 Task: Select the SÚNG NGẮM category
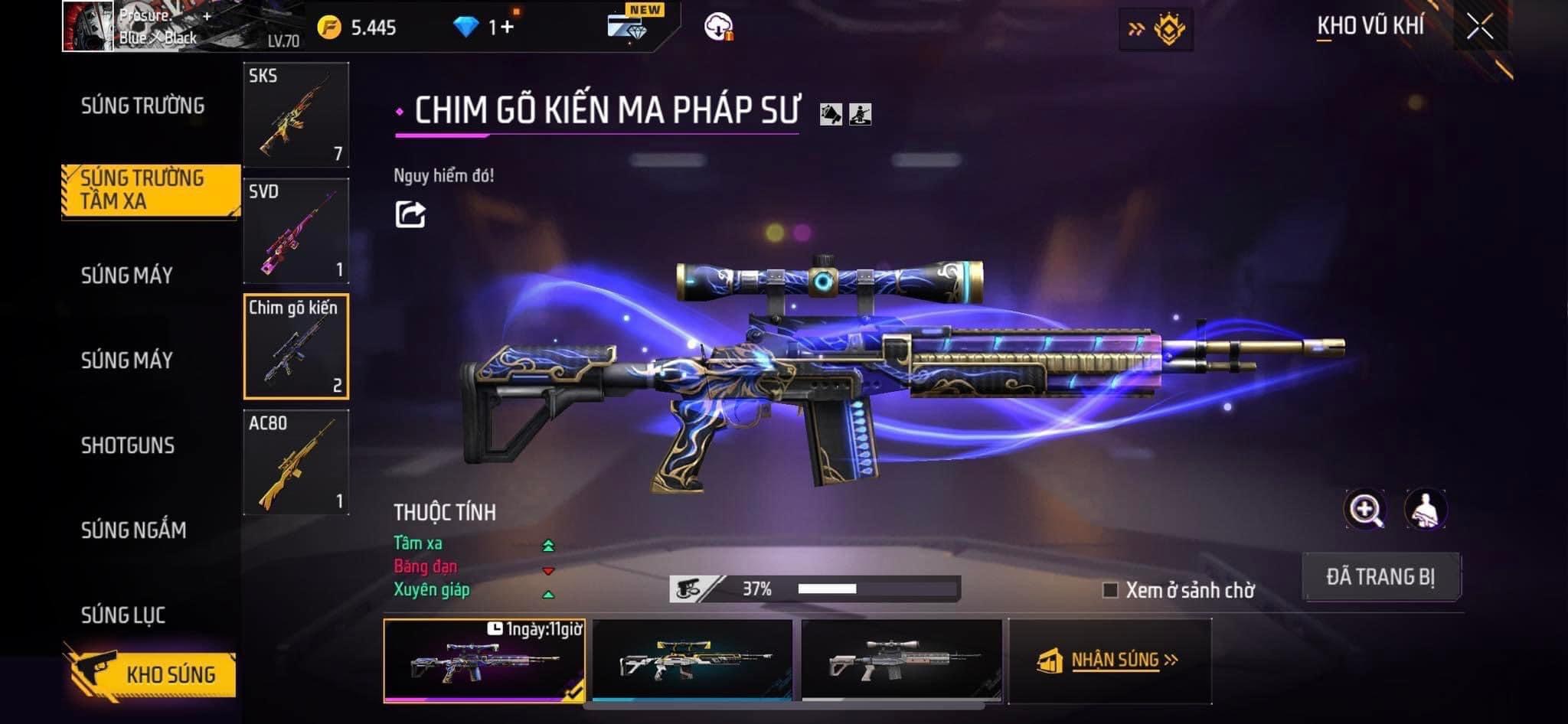[x=133, y=530]
